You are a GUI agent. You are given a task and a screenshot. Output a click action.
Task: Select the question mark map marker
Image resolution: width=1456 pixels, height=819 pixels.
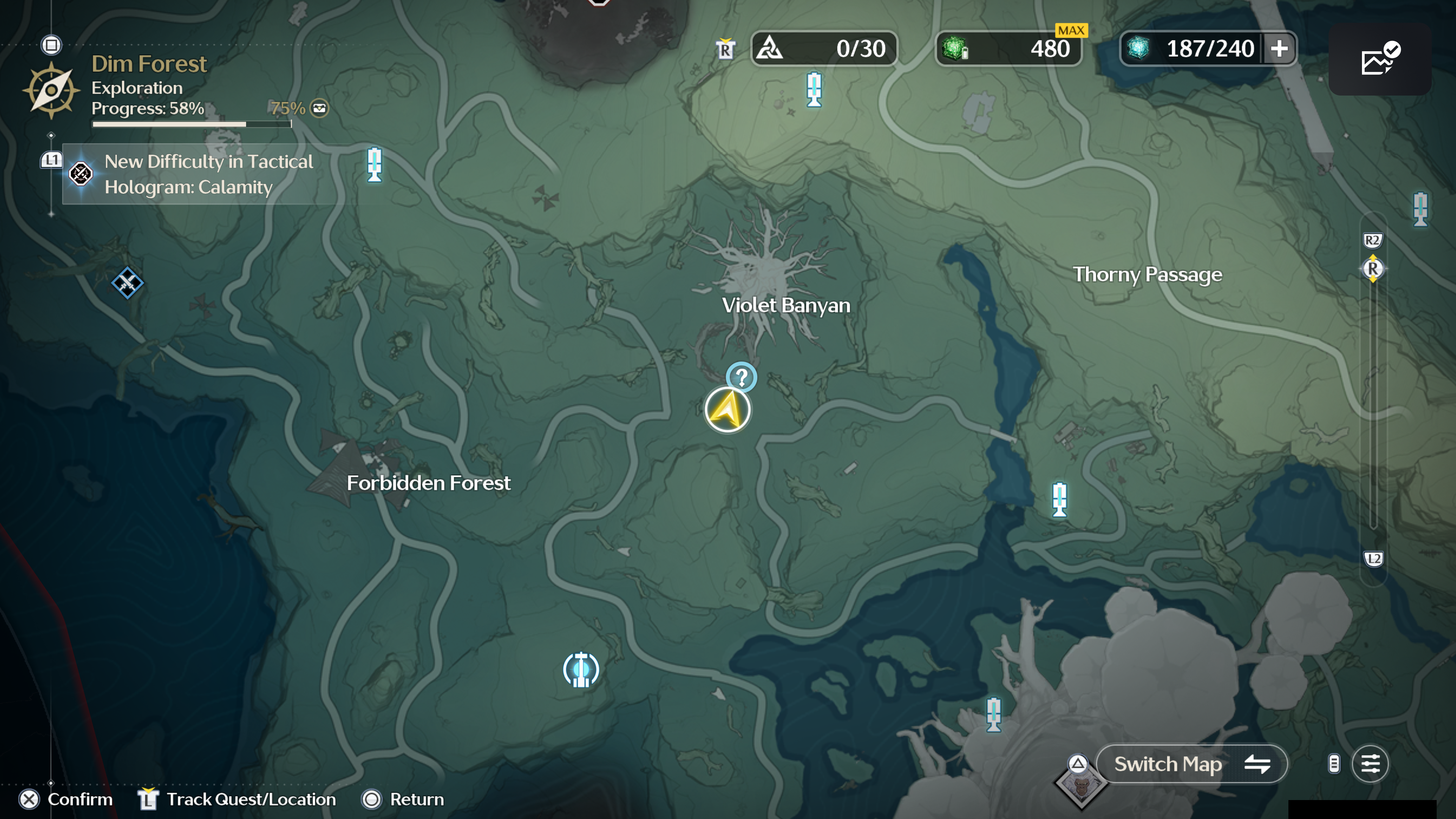(741, 377)
